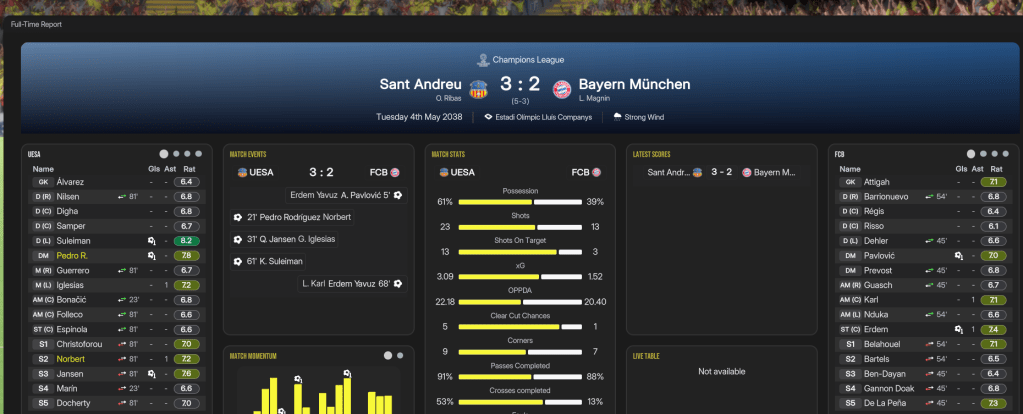The image size is (1023, 414).
Task: Choose De La Peña among the Bayern substitutes
Action: coord(885,402)
